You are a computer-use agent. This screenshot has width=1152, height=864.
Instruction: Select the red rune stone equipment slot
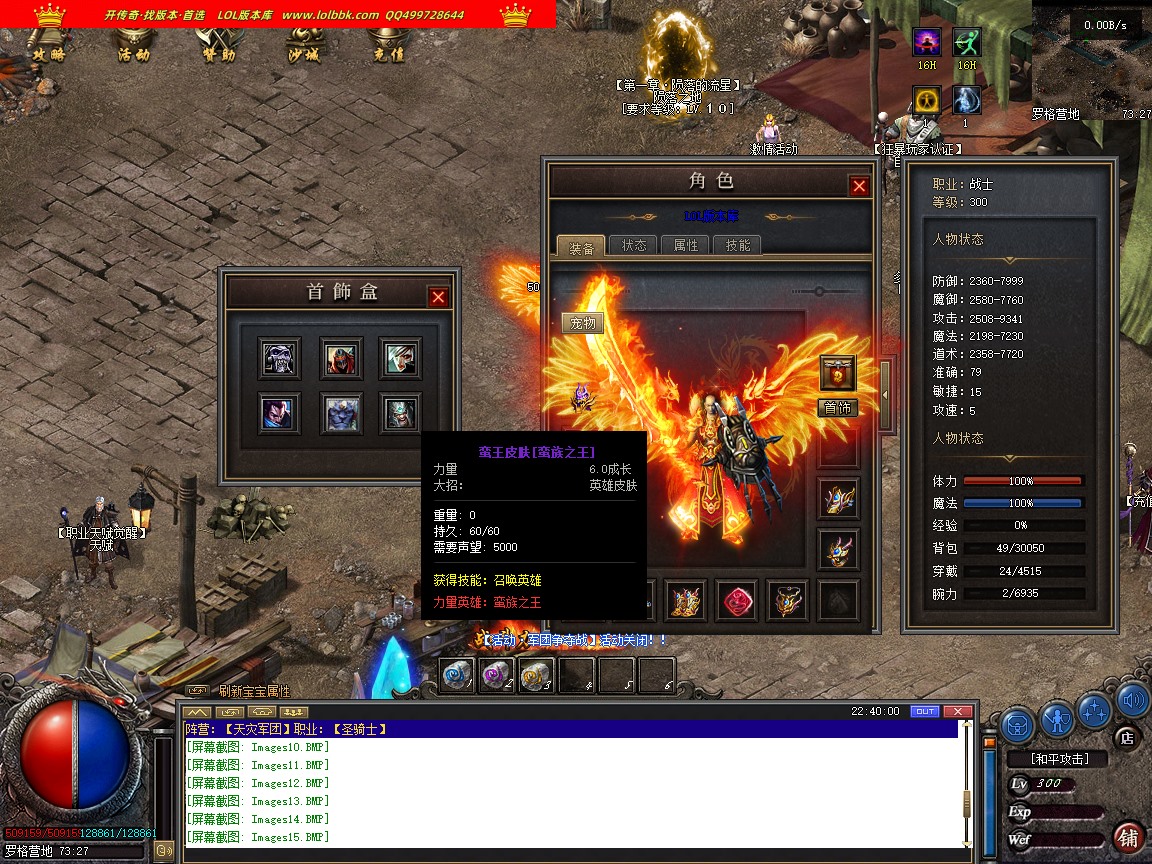736,600
